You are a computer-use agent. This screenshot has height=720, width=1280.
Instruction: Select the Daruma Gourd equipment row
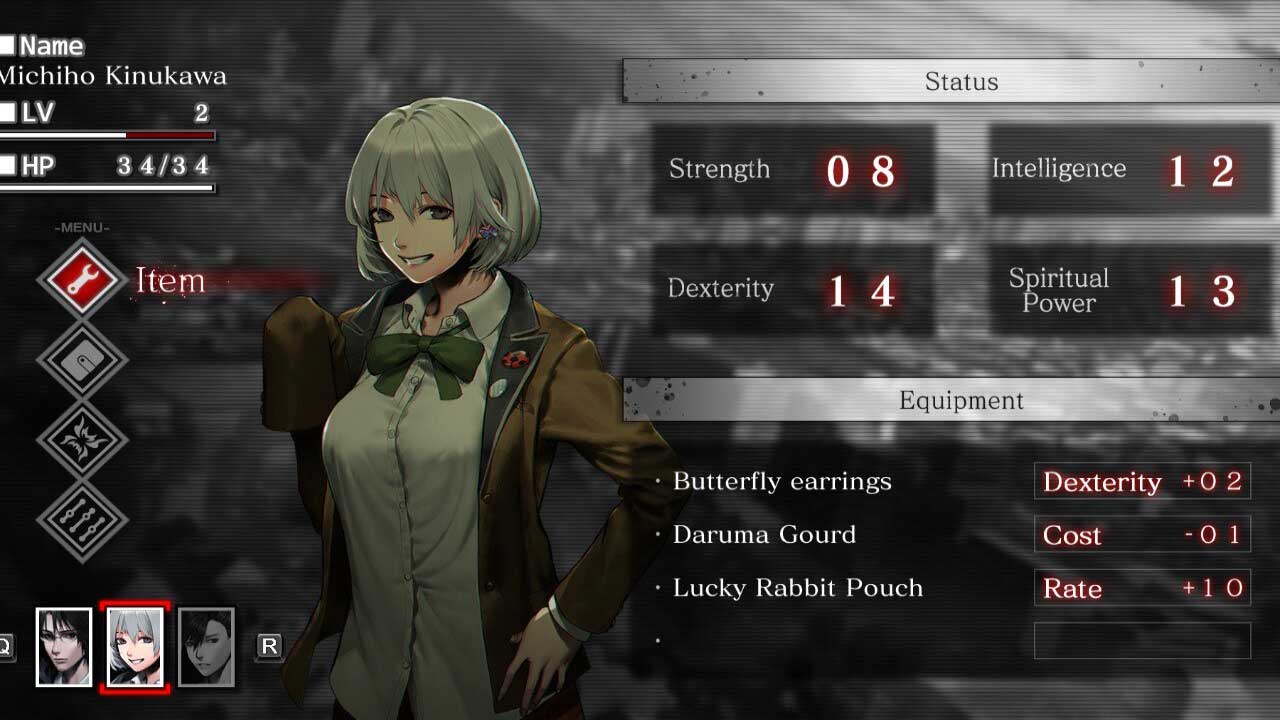click(764, 534)
